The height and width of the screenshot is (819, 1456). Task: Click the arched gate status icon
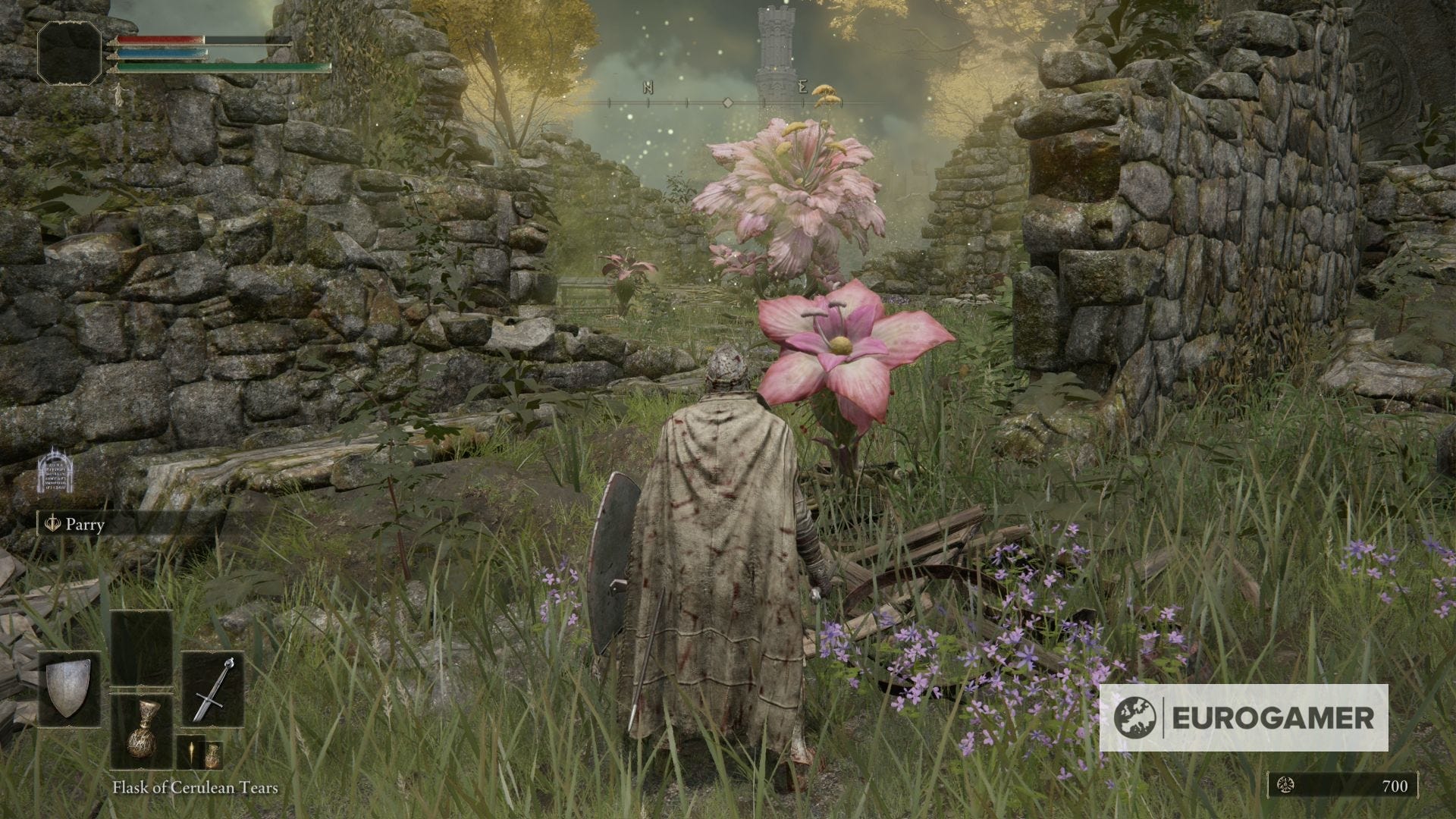click(54, 470)
